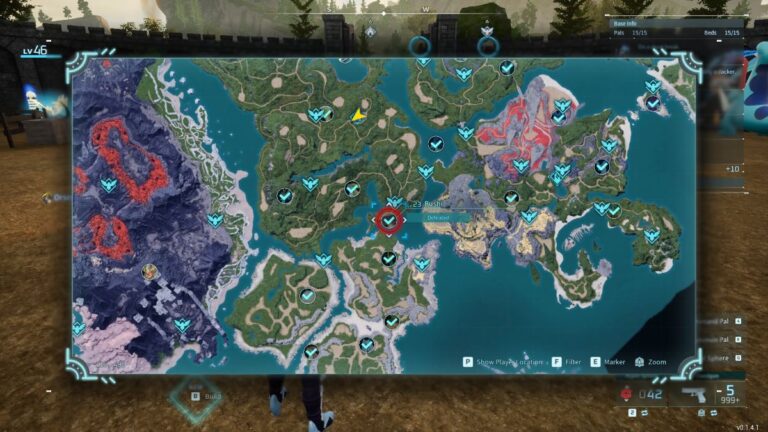Choose the fast travel marker between the lava craters
Image resolution: width=768 pixels, height=432 pixels.
(109, 185)
